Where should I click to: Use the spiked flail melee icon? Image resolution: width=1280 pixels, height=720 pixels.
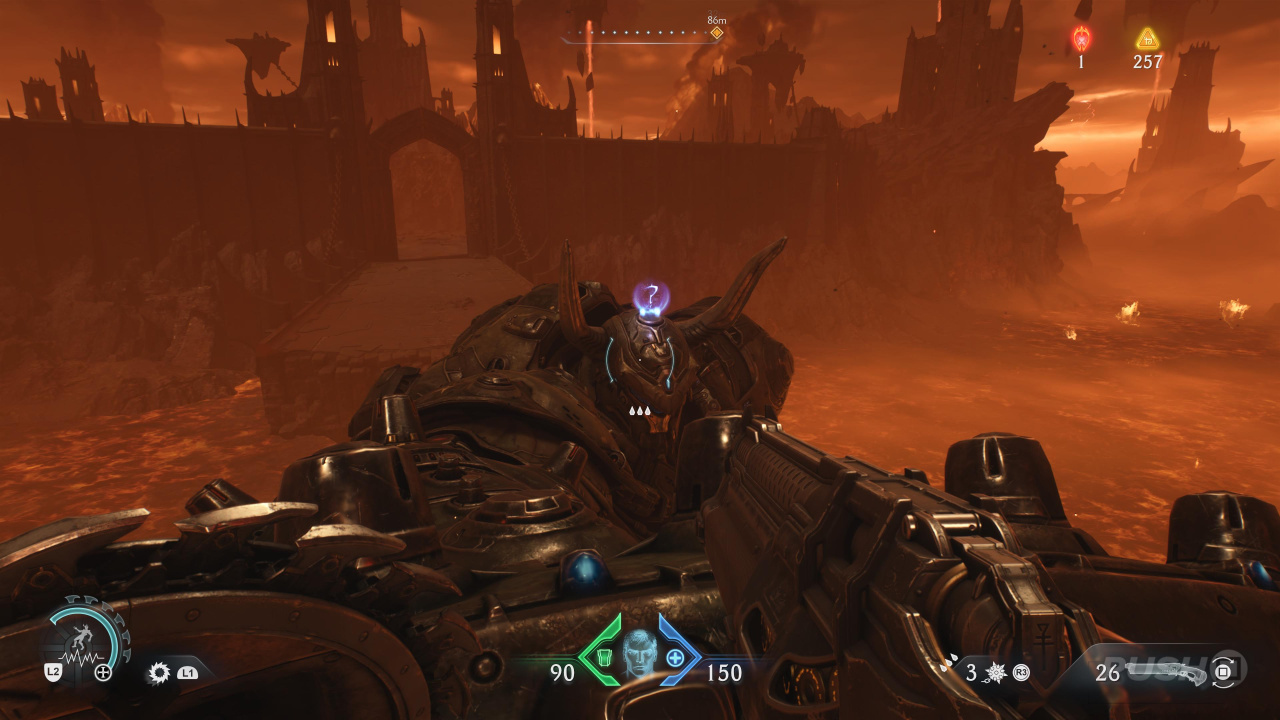pyautogui.click(x=998, y=673)
